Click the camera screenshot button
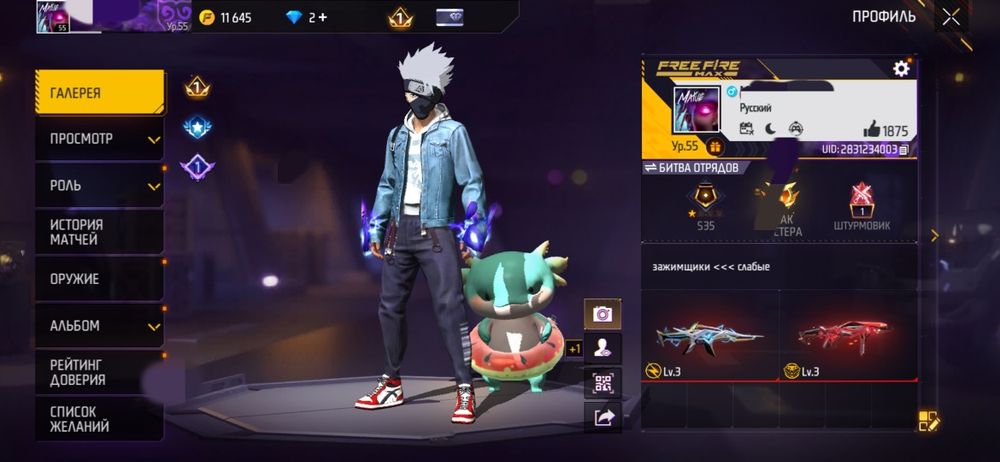This screenshot has width=1000, height=462. point(603,314)
